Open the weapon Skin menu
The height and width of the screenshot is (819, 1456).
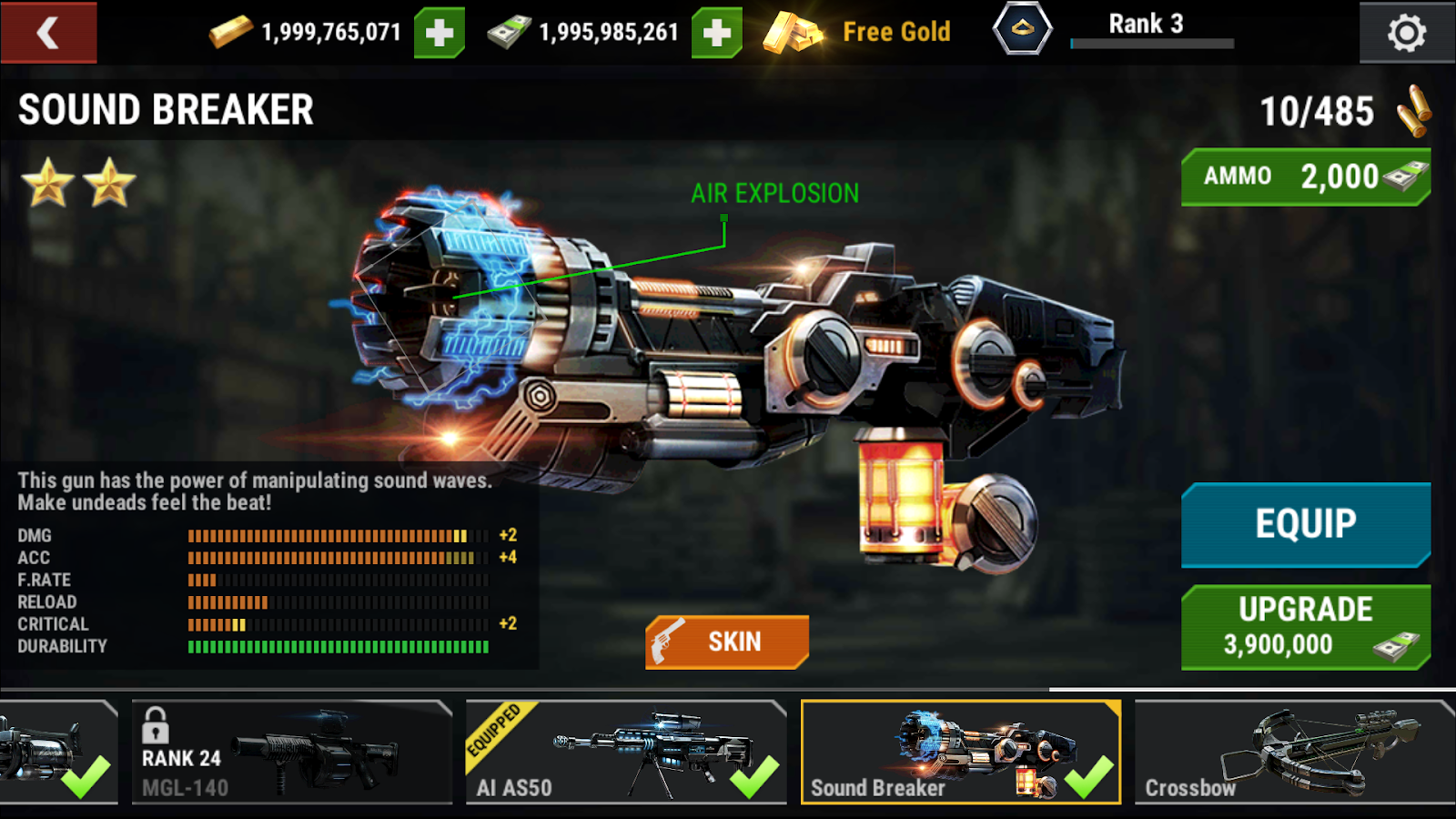[727, 642]
